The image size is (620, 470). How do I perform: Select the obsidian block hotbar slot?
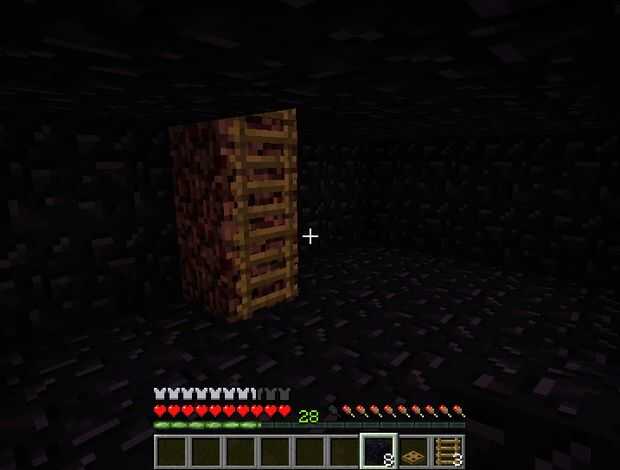378,452
